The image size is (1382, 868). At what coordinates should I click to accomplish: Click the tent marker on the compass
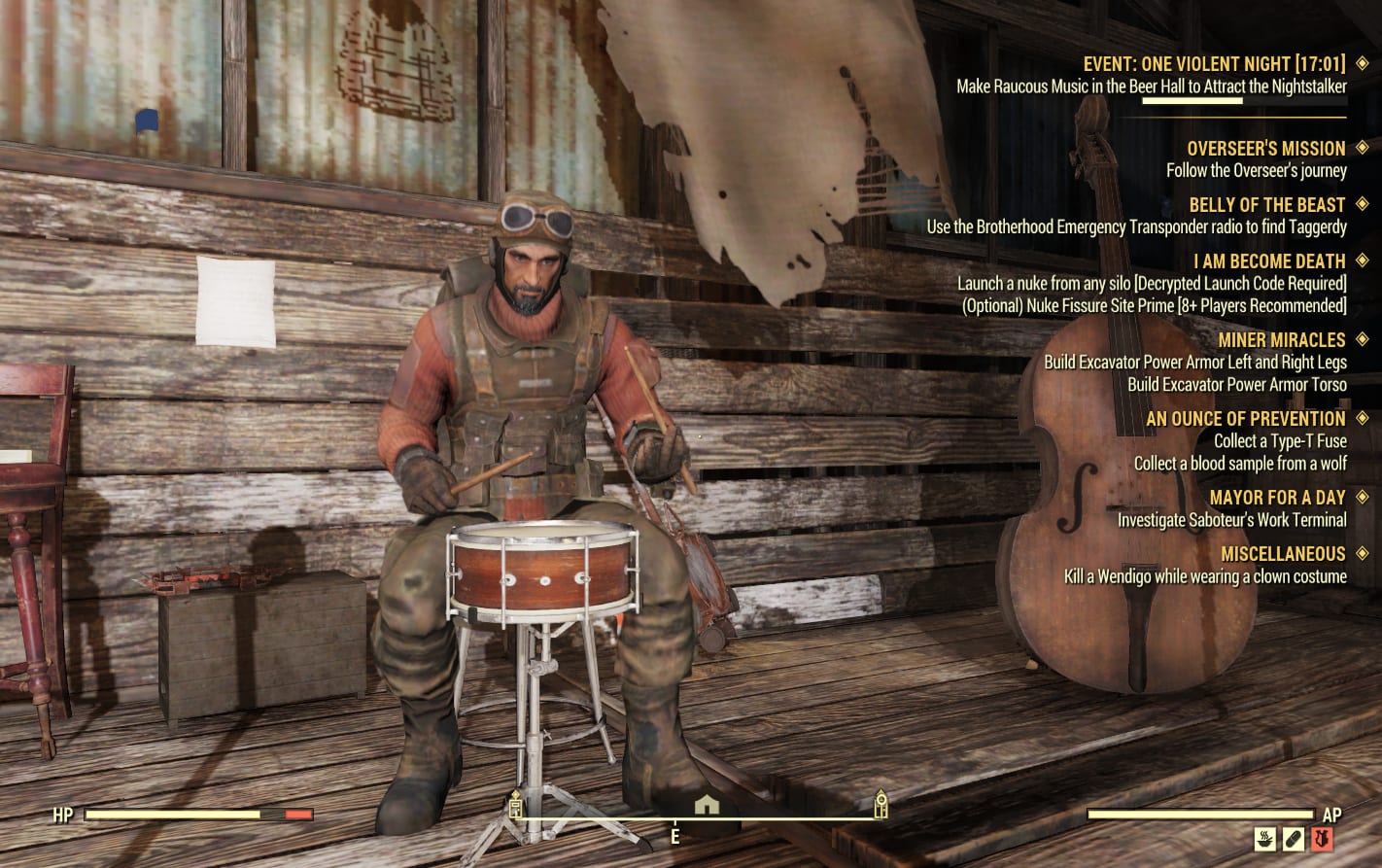click(707, 805)
